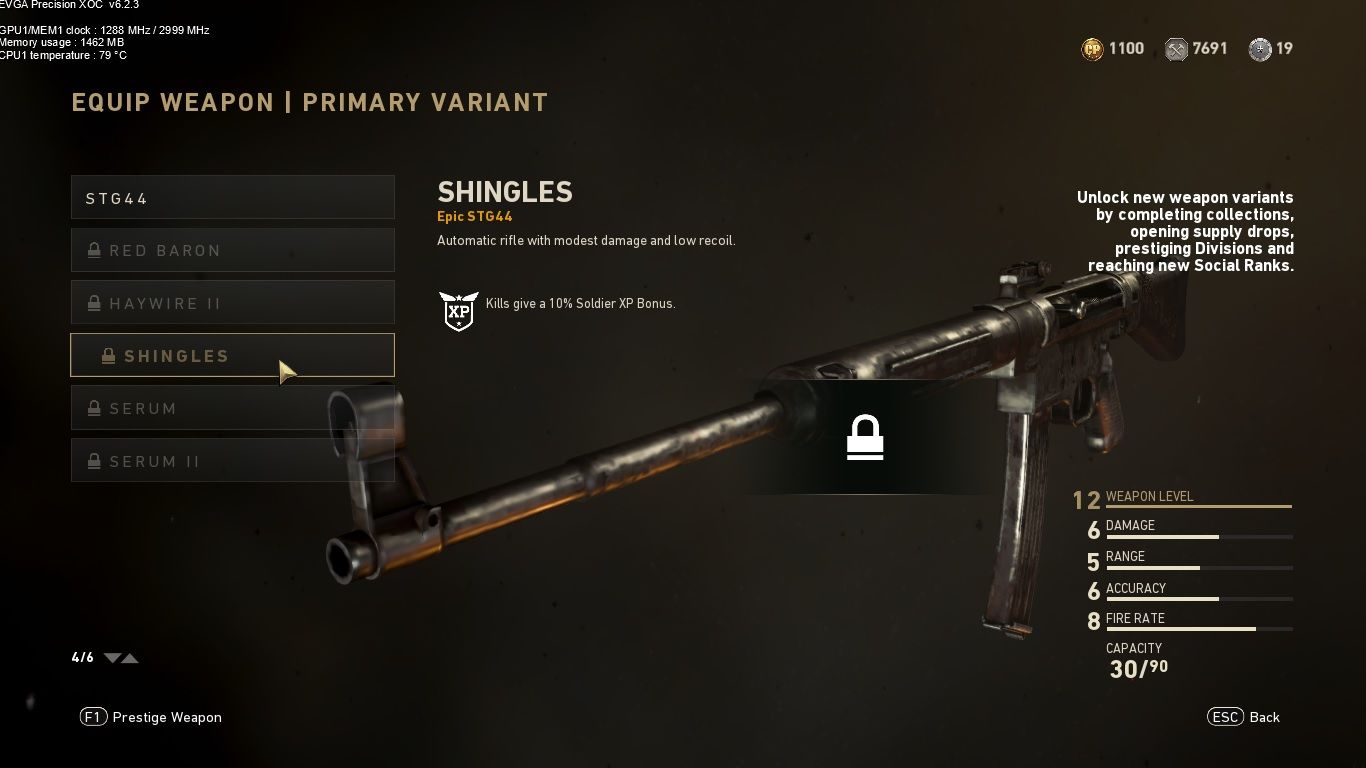Select the Haywire II variant

232,303
